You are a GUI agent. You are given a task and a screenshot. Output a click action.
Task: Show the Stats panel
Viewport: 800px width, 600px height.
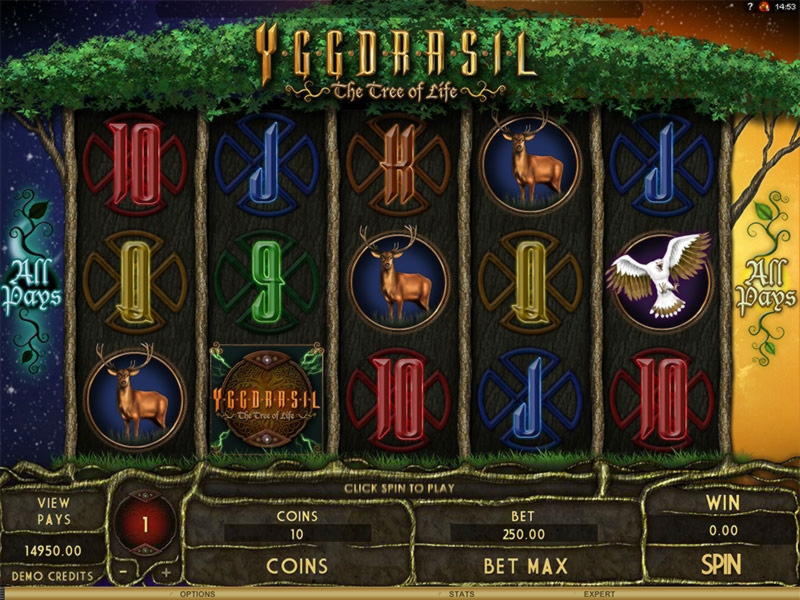click(461, 594)
